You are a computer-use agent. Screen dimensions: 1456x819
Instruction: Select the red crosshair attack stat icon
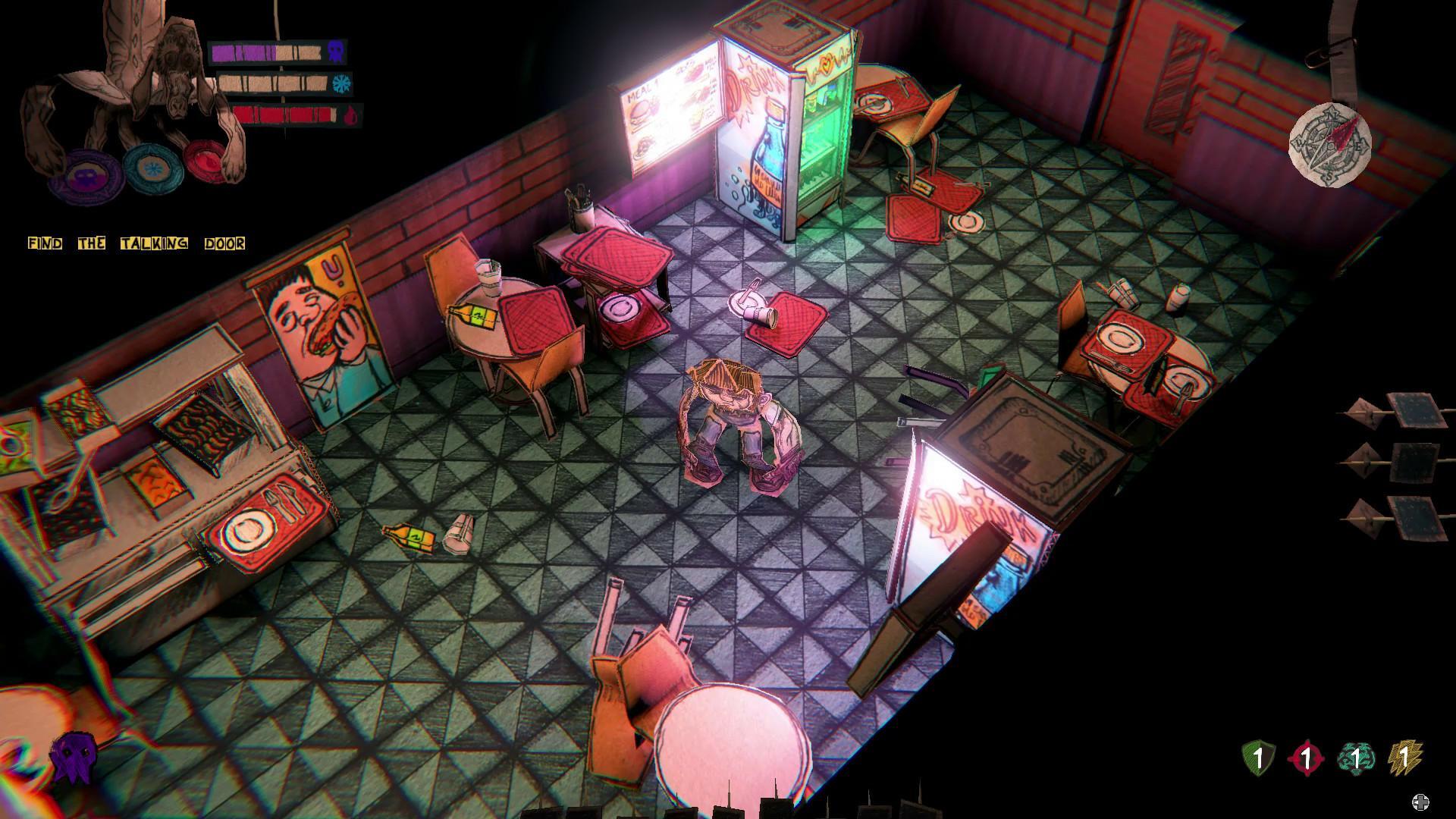click(x=1306, y=757)
